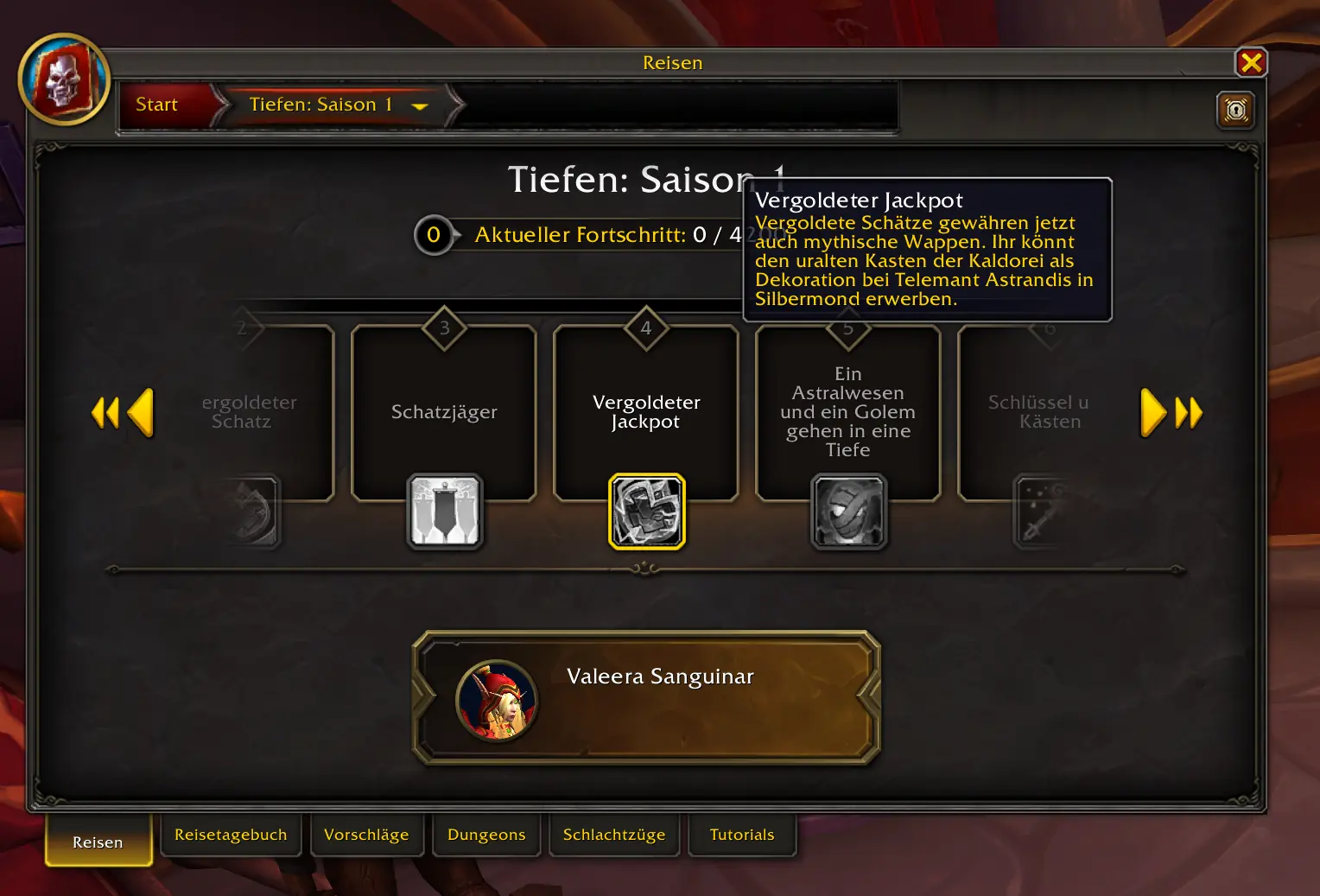Click the Schatzjäger banner reward icon
Viewport: 1320px width, 896px height.
(x=444, y=512)
